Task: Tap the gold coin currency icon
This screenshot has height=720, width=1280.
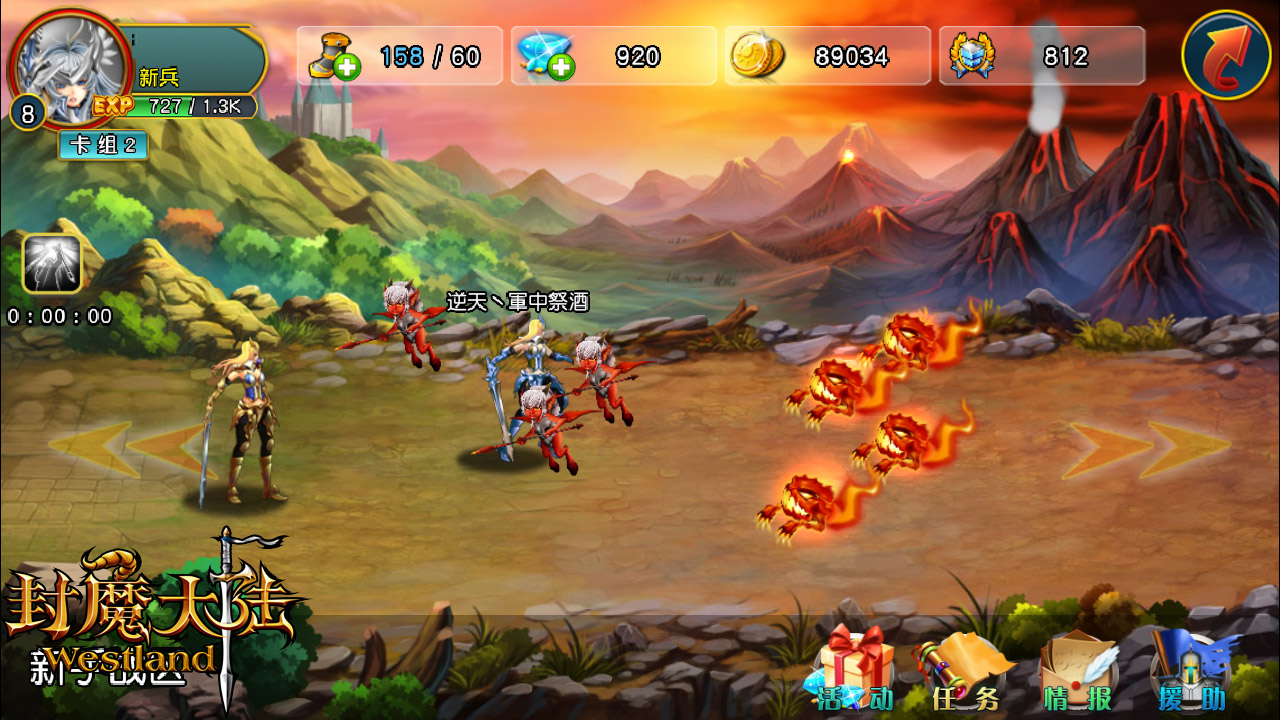Action: coord(756,56)
